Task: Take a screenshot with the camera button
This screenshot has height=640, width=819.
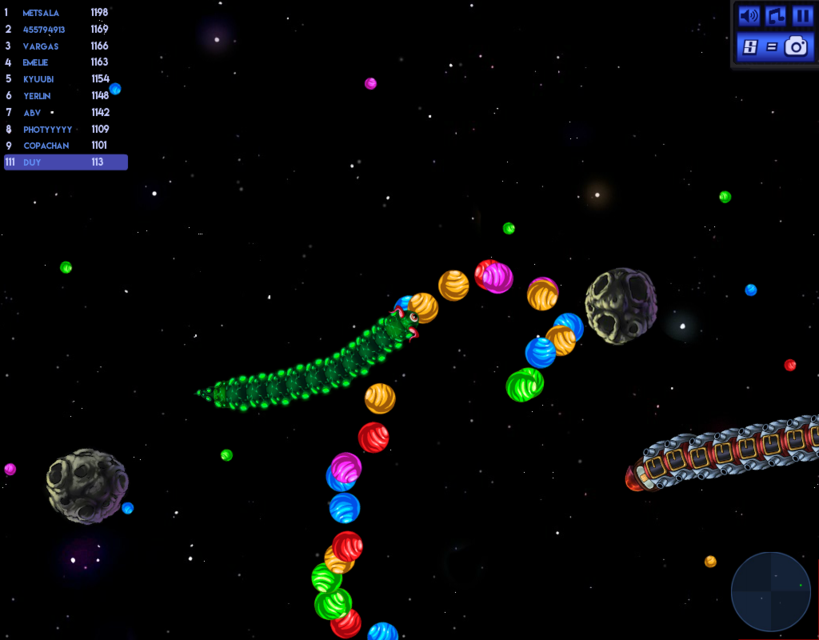Action: 796,46
